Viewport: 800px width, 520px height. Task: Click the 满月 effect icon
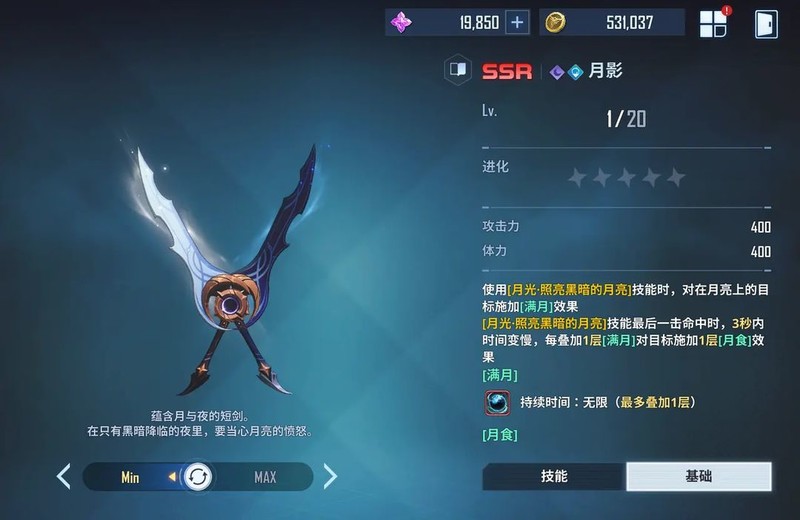point(497,402)
